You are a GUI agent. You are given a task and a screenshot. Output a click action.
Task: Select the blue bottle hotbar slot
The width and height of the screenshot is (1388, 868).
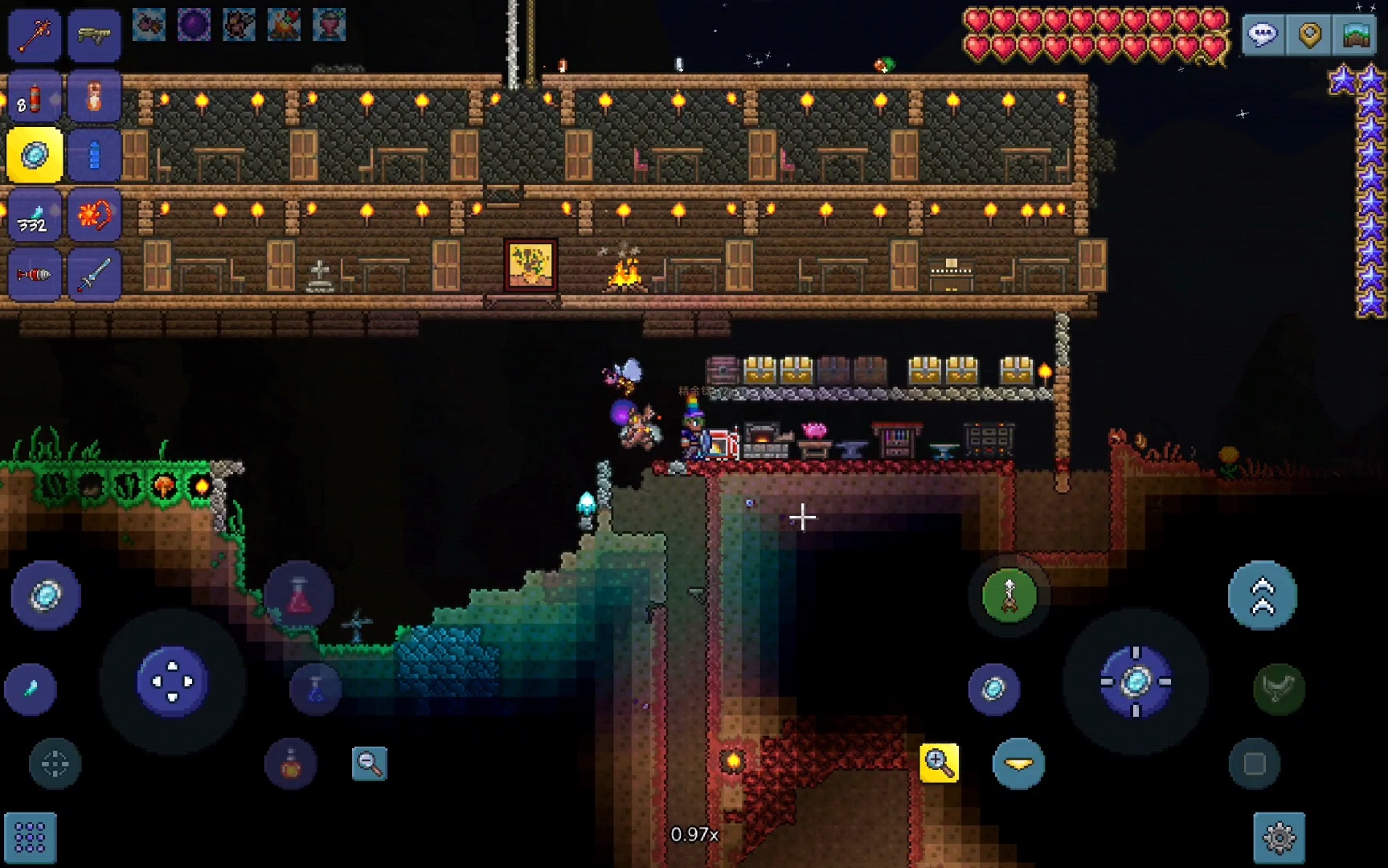[x=94, y=154]
